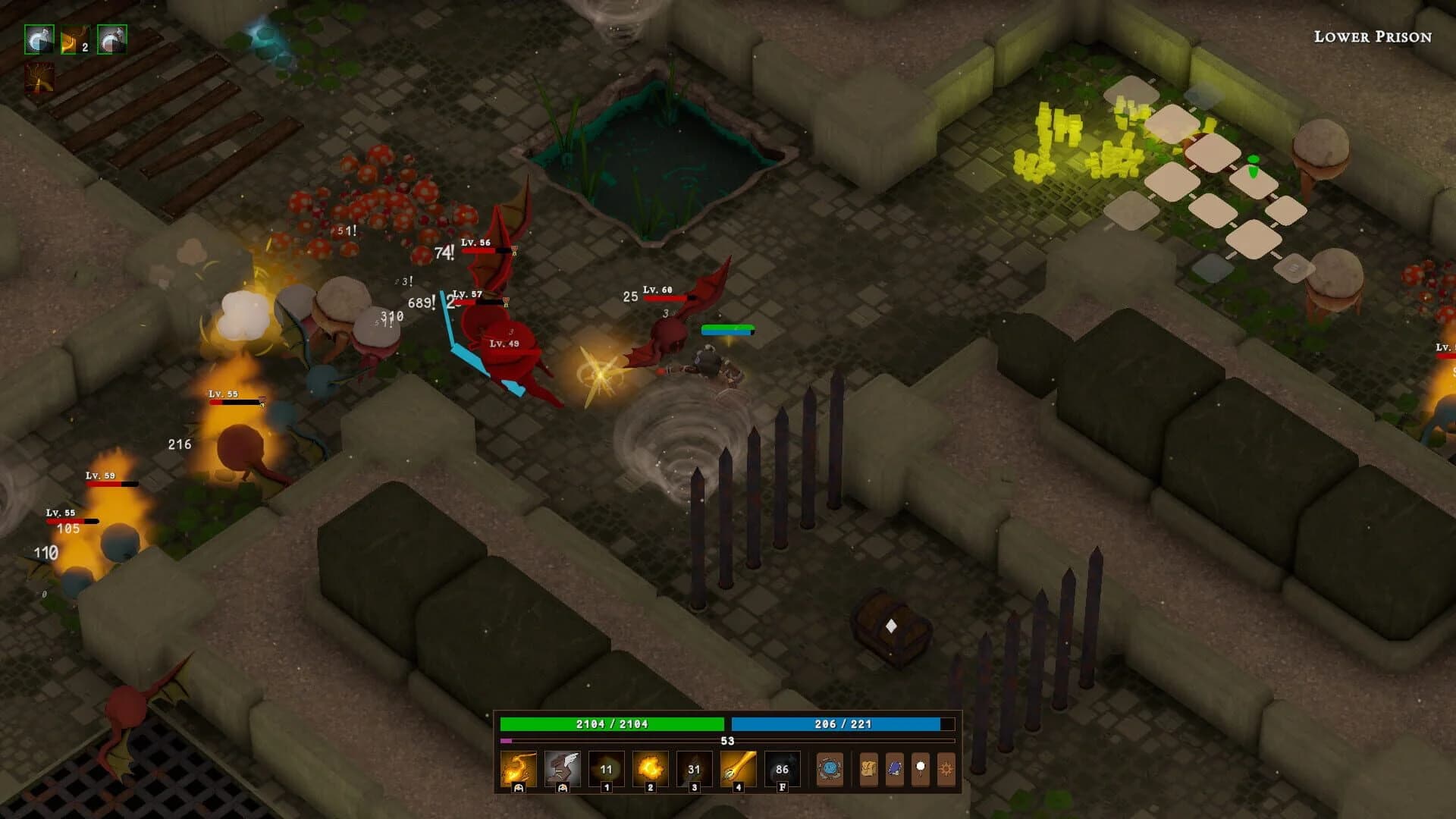Use the golden hand ability in slot 4
Viewport: 1456px width, 819px height.
click(x=738, y=768)
